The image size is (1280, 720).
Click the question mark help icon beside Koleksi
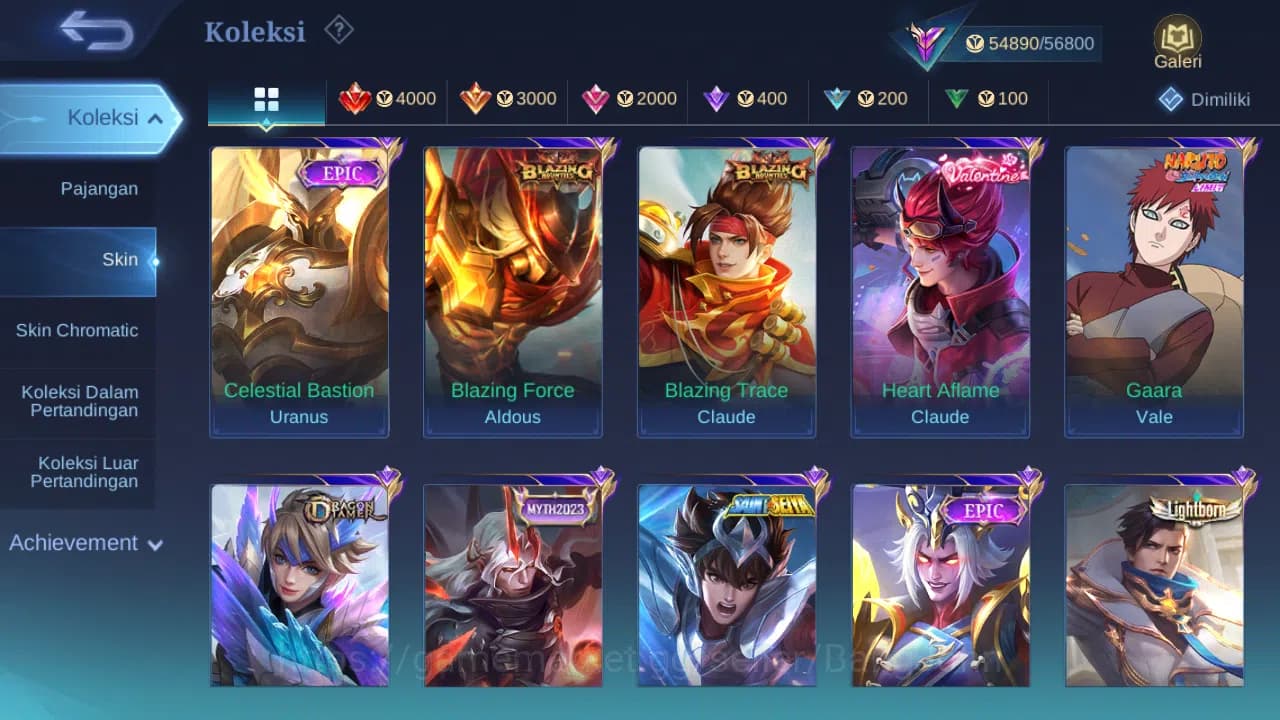click(x=338, y=31)
